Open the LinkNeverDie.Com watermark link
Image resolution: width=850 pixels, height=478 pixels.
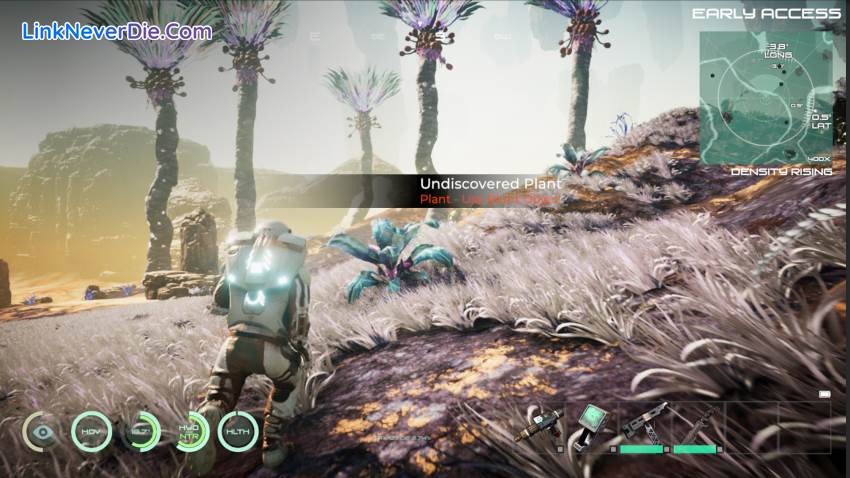click(116, 32)
